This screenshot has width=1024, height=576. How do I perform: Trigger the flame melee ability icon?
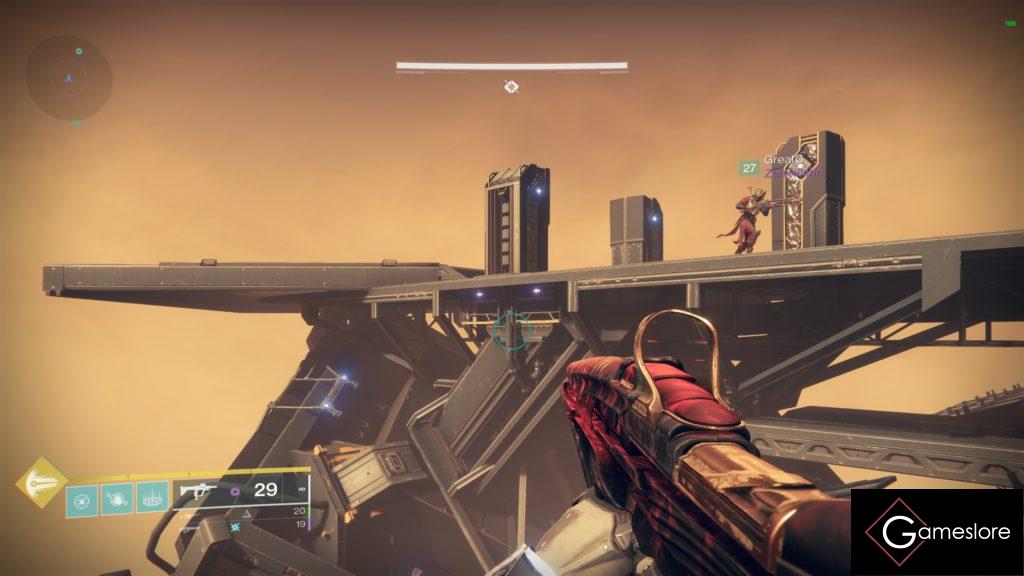(x=116, y=499)
